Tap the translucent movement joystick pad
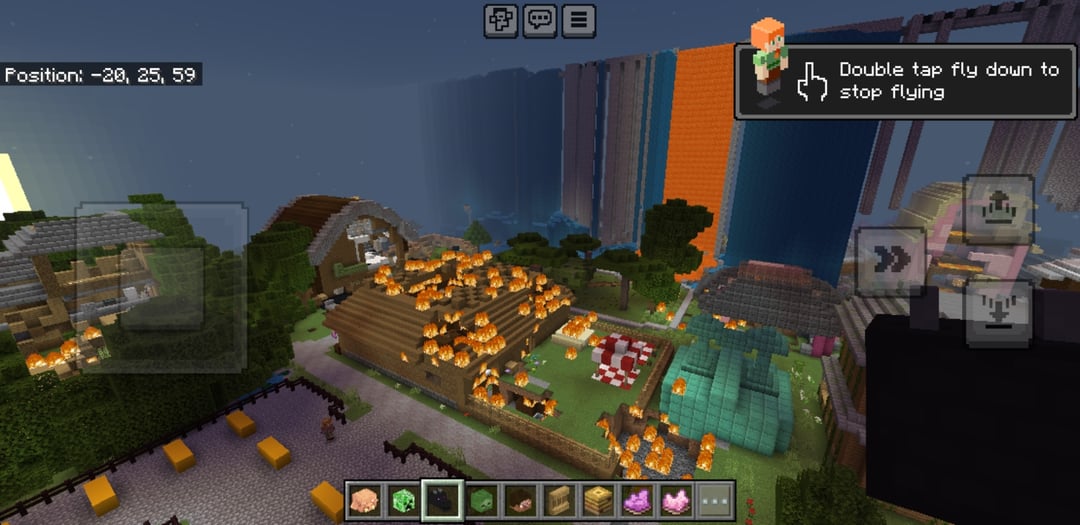 [161, 287]
